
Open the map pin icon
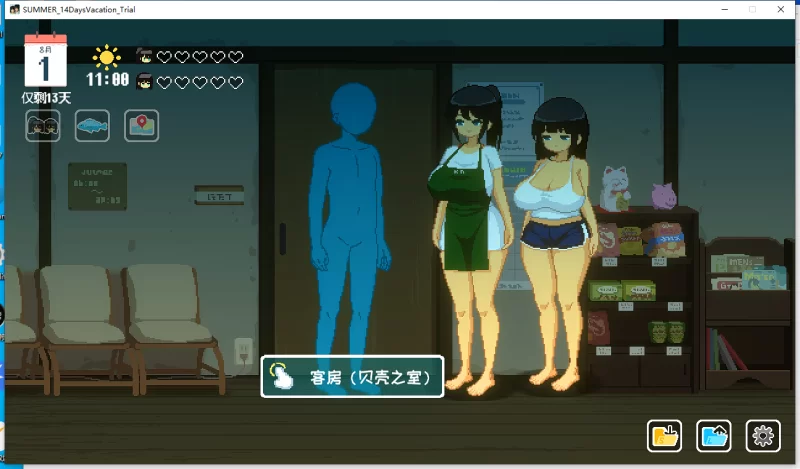[141, 126]
